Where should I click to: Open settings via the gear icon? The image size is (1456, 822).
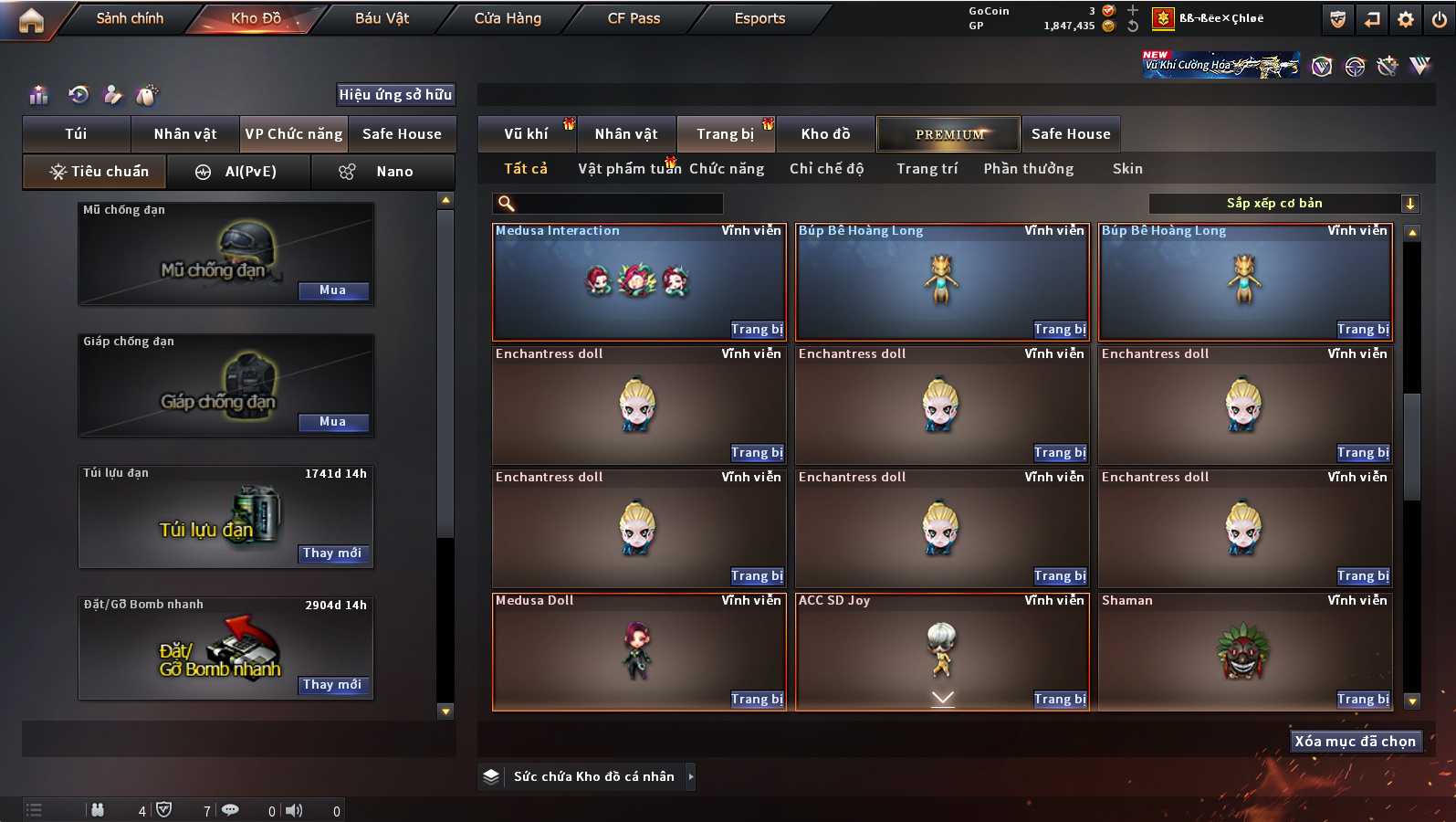(x=1406, y=19)
